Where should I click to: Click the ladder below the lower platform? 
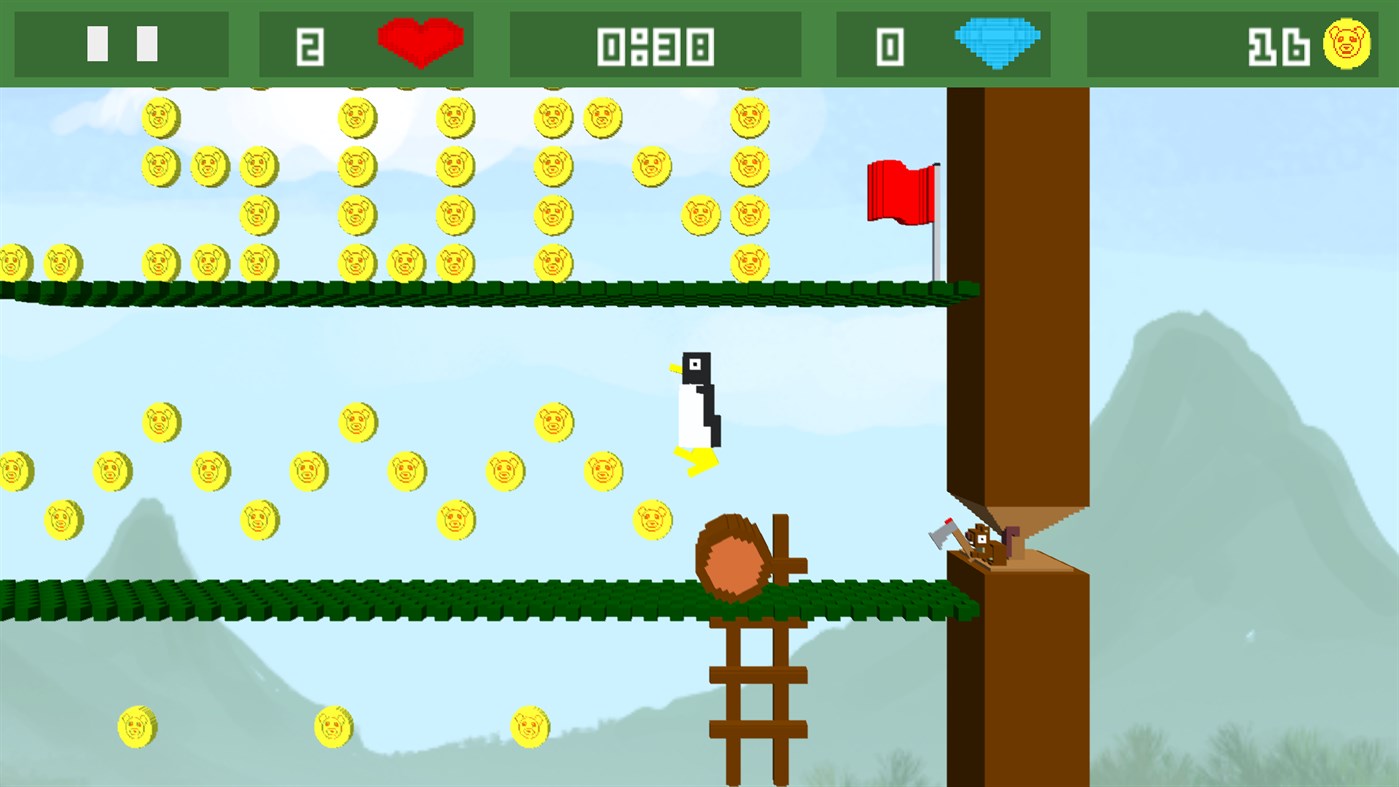[760, 700]
